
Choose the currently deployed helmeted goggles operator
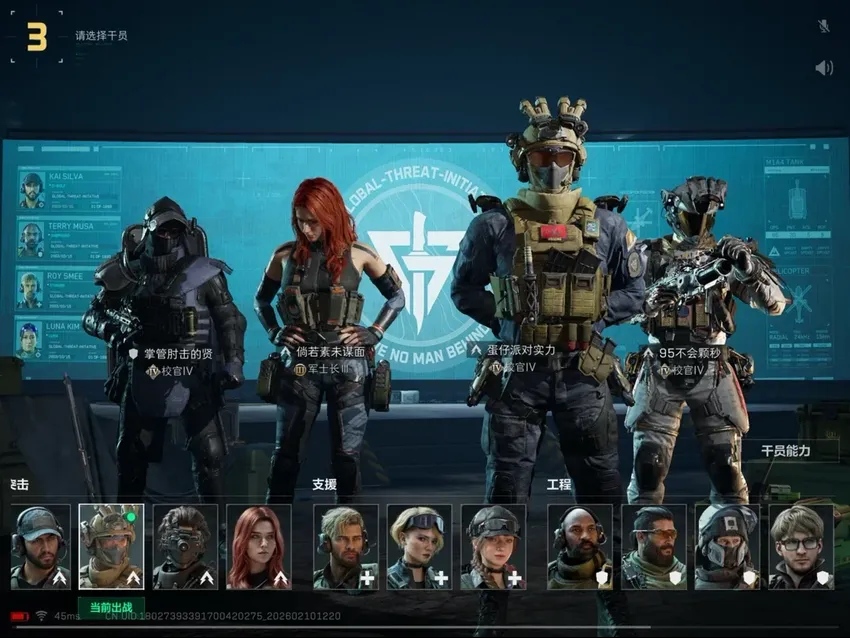click(x=111, y=546)
